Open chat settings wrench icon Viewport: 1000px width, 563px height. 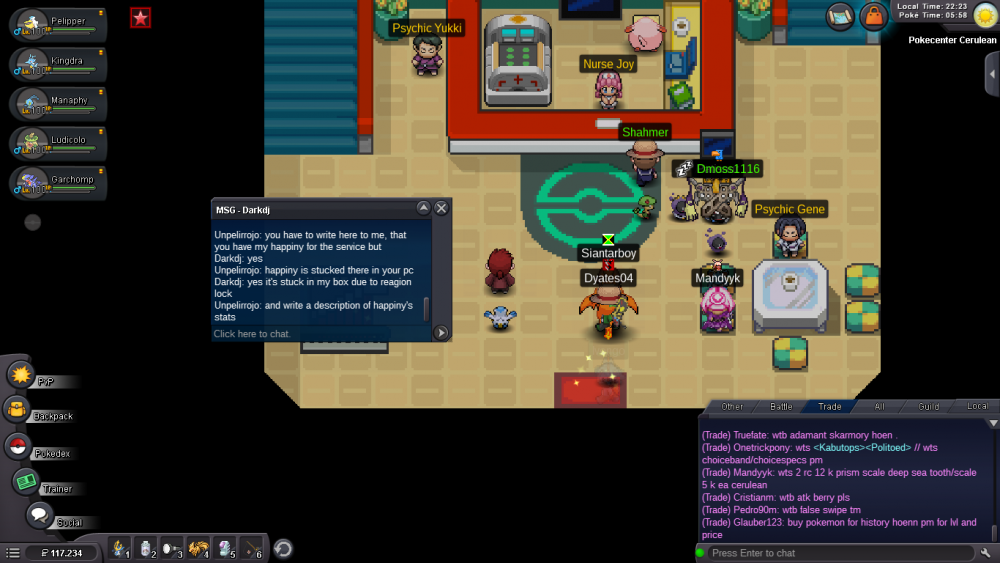[986, 553]
